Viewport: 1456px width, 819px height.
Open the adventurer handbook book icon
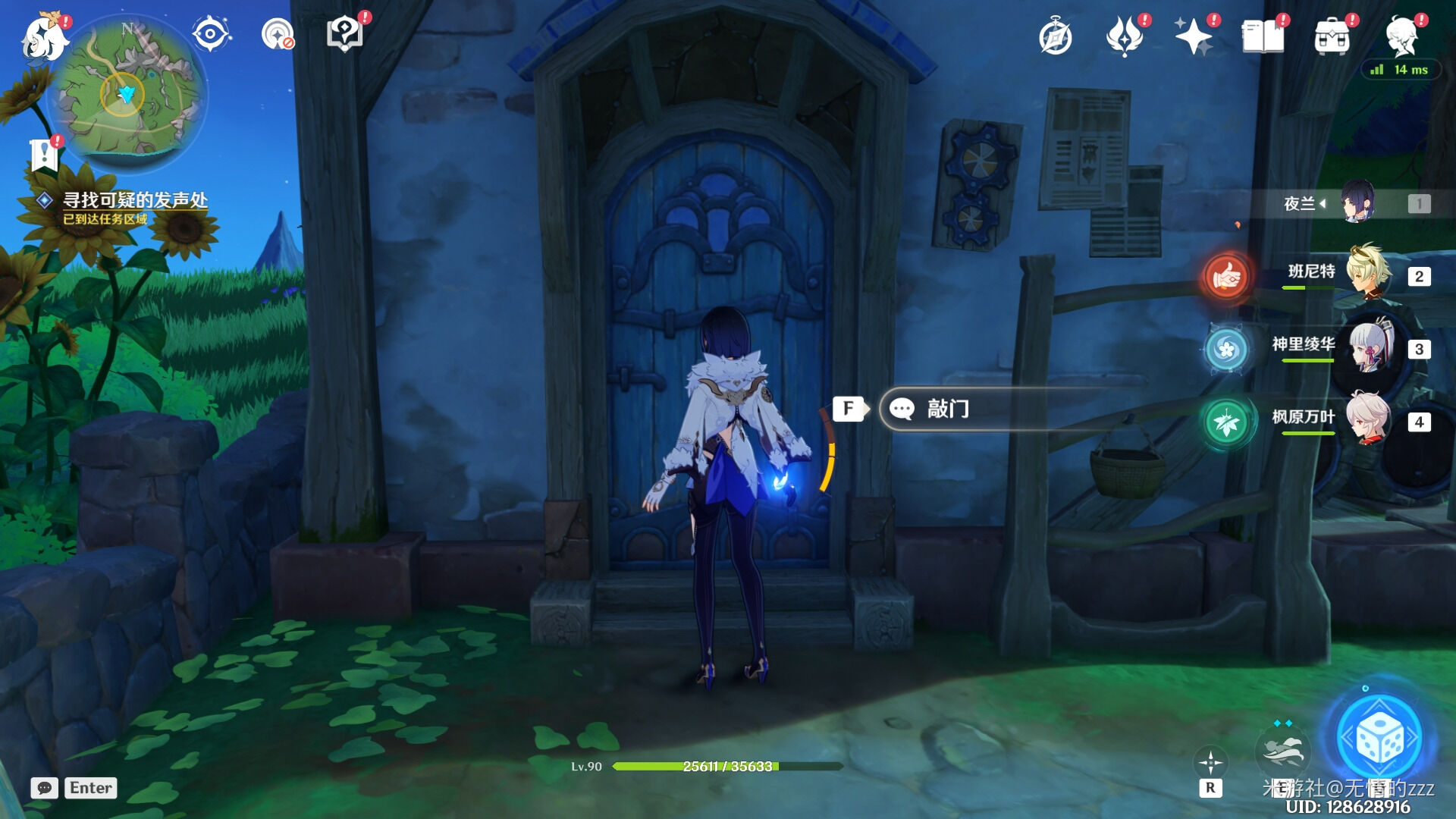pos(1263,36)
